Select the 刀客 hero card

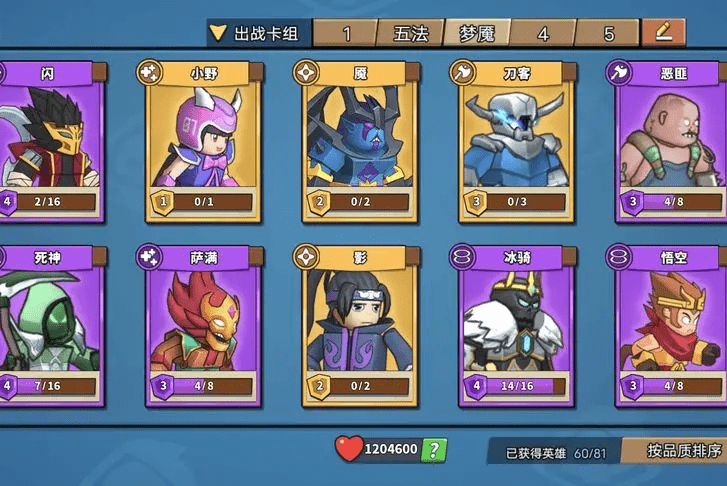pyautogui.click(x=517, y=140)
